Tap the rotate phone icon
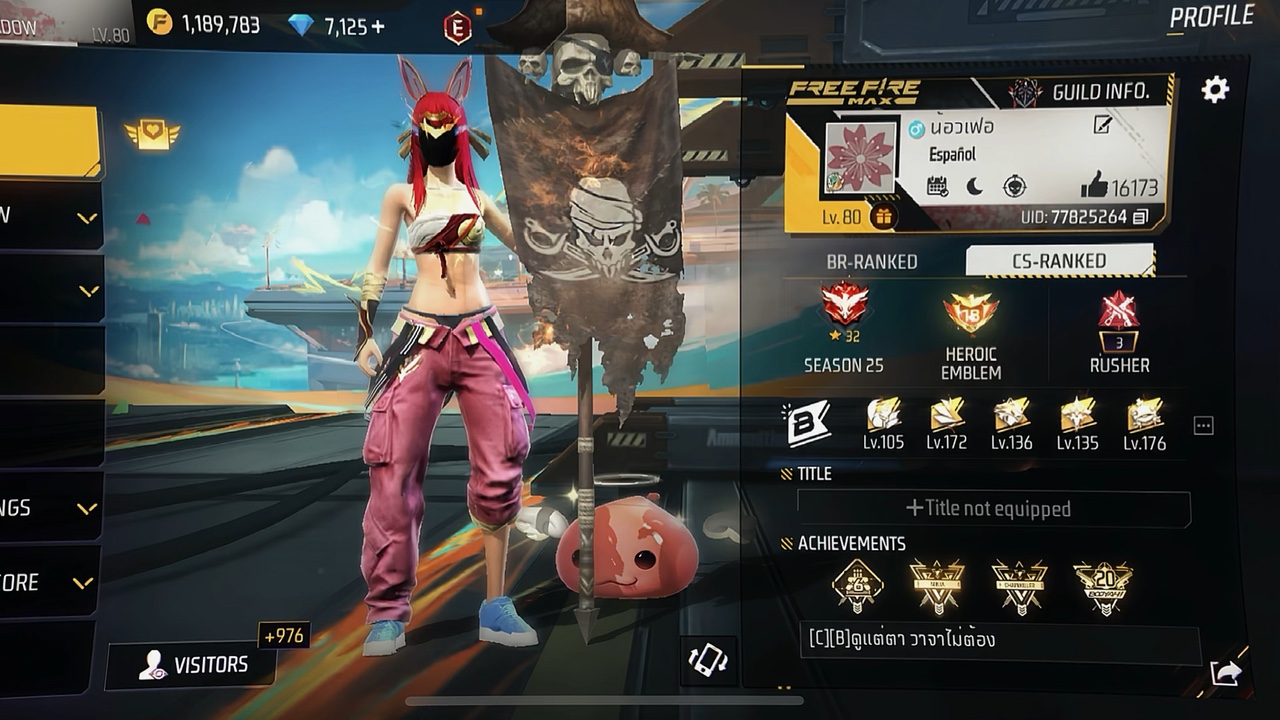The height and width of the screenshot is (720, 1280). 708,660
